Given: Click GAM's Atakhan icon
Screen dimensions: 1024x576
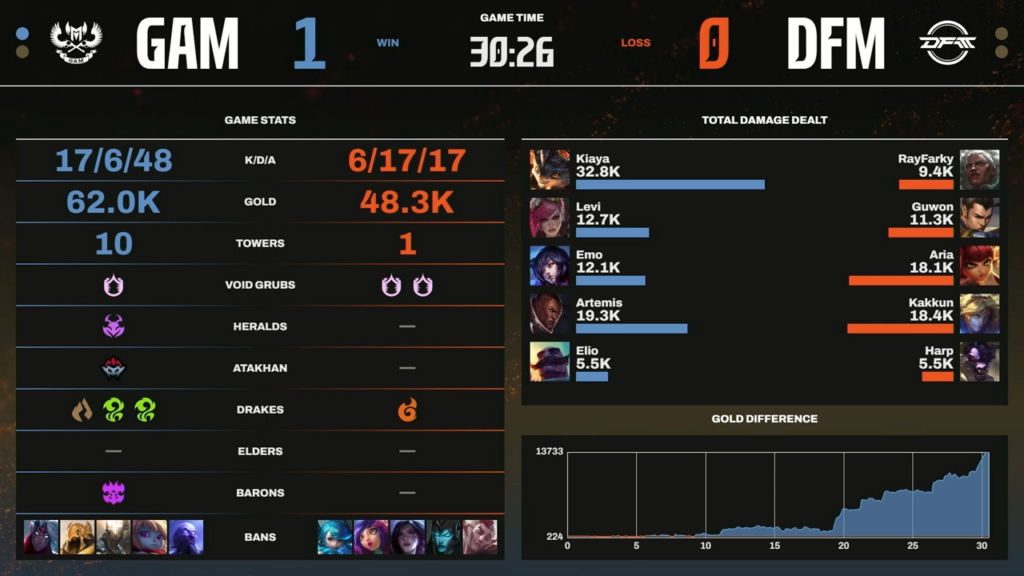Looking at the screenshot, I should click(113, 368).
